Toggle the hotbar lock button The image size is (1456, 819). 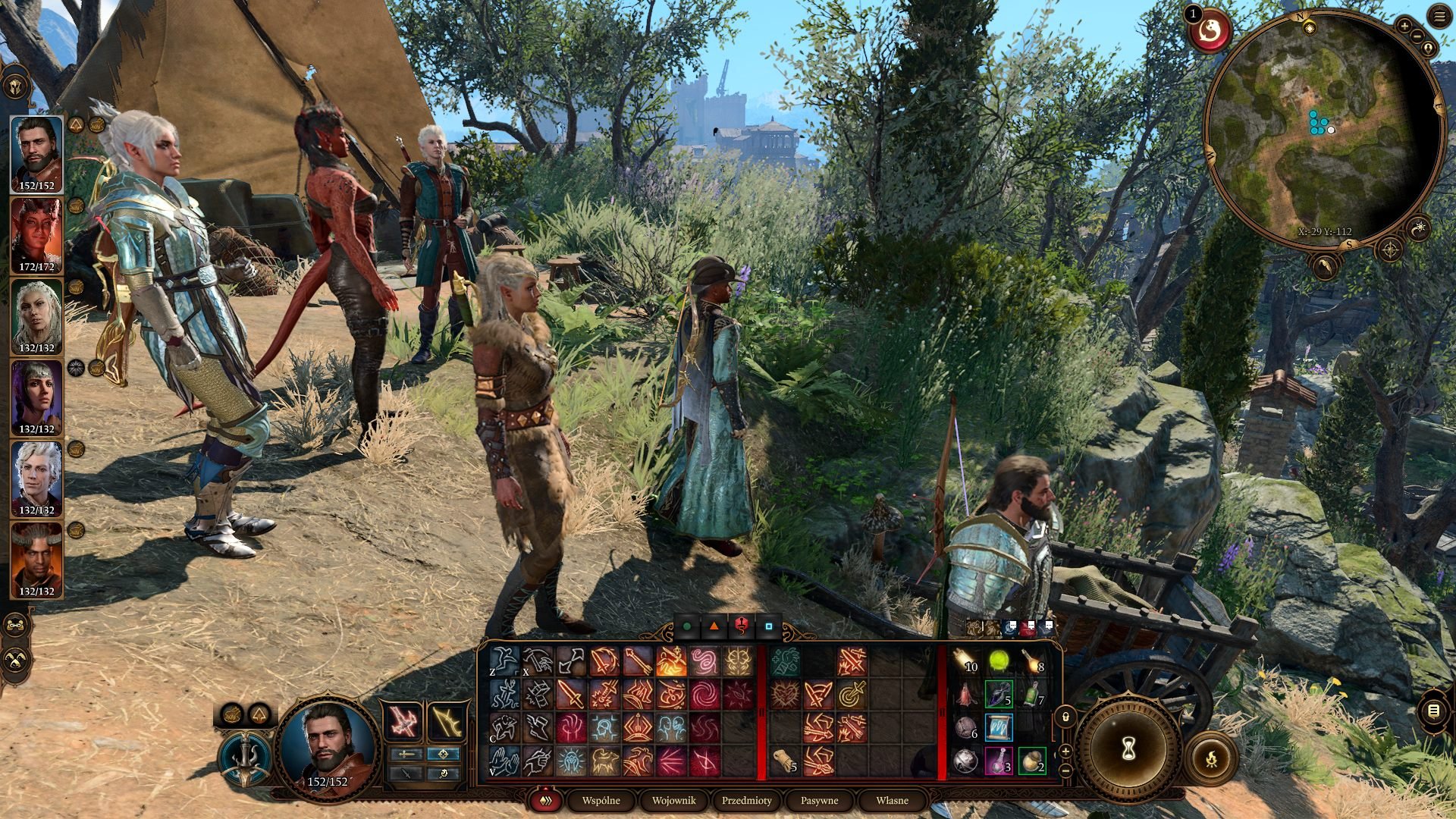(x=1065, y=716)
